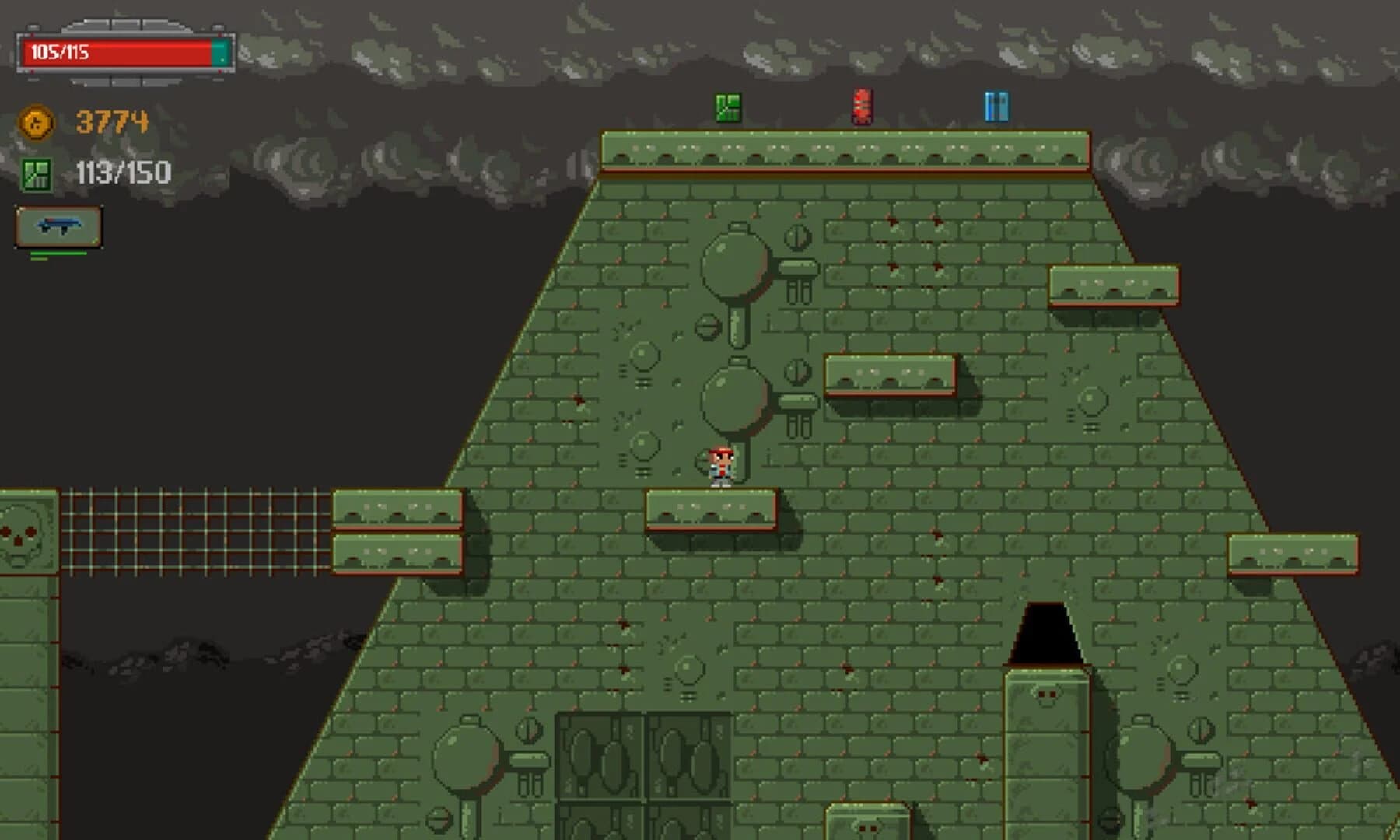Screen dimensions: 1400x840
Task: Click the equipped submachine gun weapon slot
Action: [58, 226]
